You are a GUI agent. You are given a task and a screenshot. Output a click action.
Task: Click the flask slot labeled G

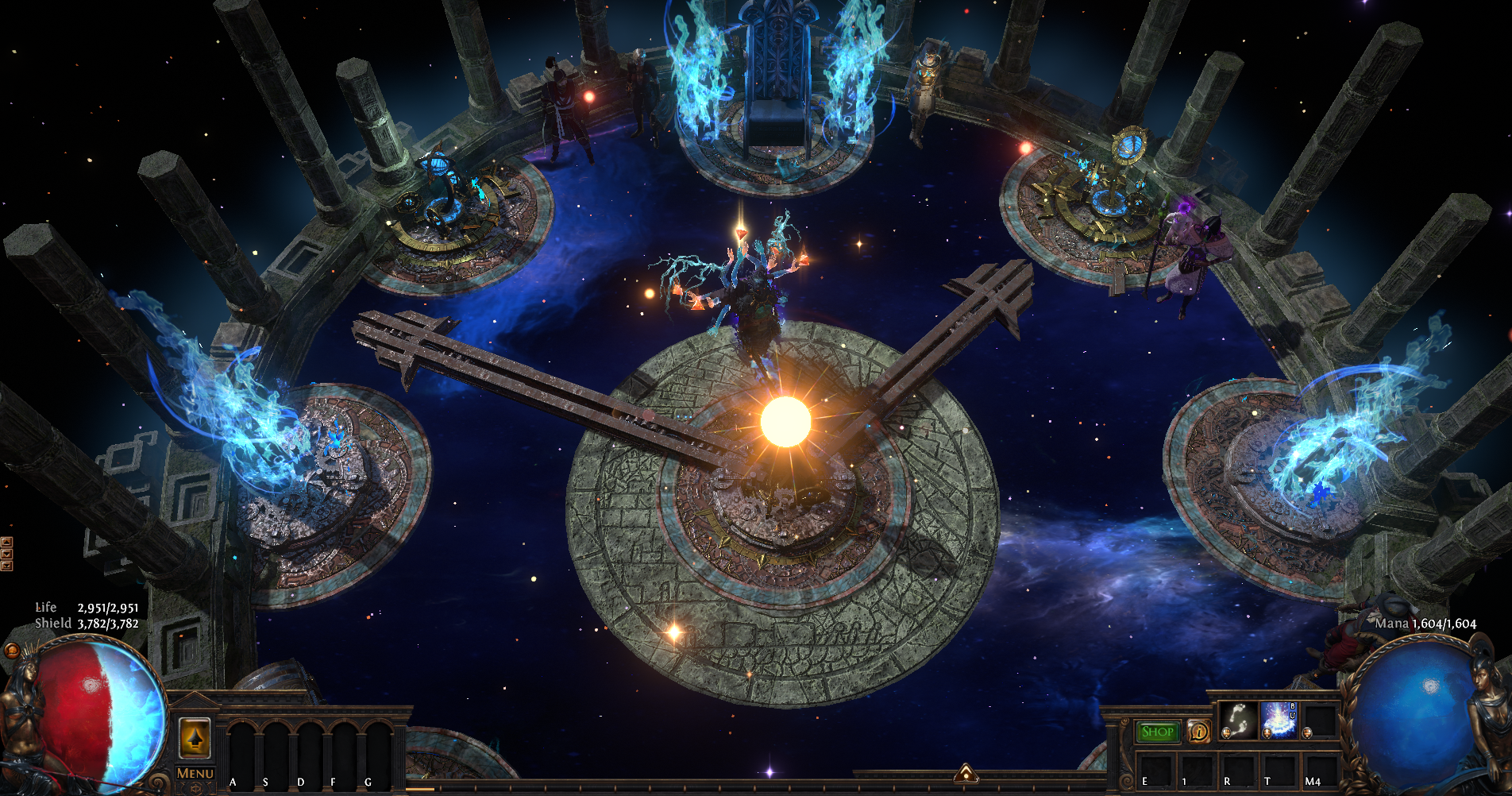coord(378,751)
